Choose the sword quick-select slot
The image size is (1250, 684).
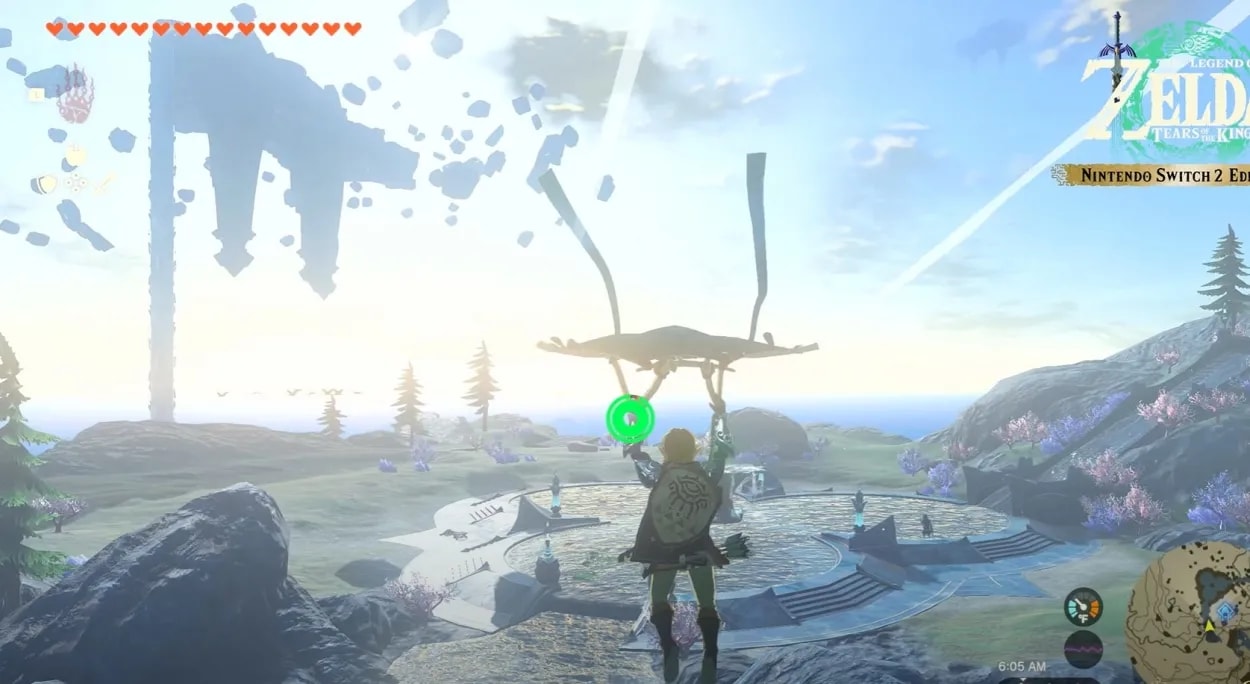106,181
